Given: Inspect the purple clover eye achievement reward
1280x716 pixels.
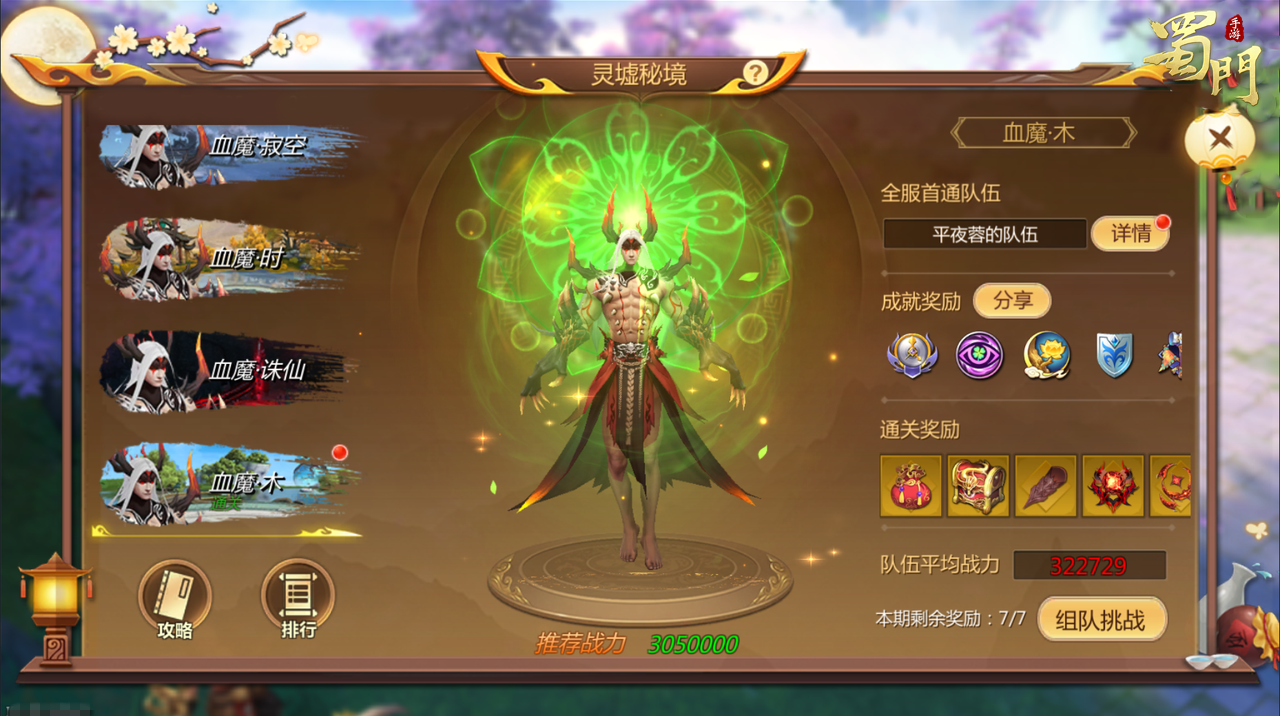Looking at the screenshot, I should (979, 355).
